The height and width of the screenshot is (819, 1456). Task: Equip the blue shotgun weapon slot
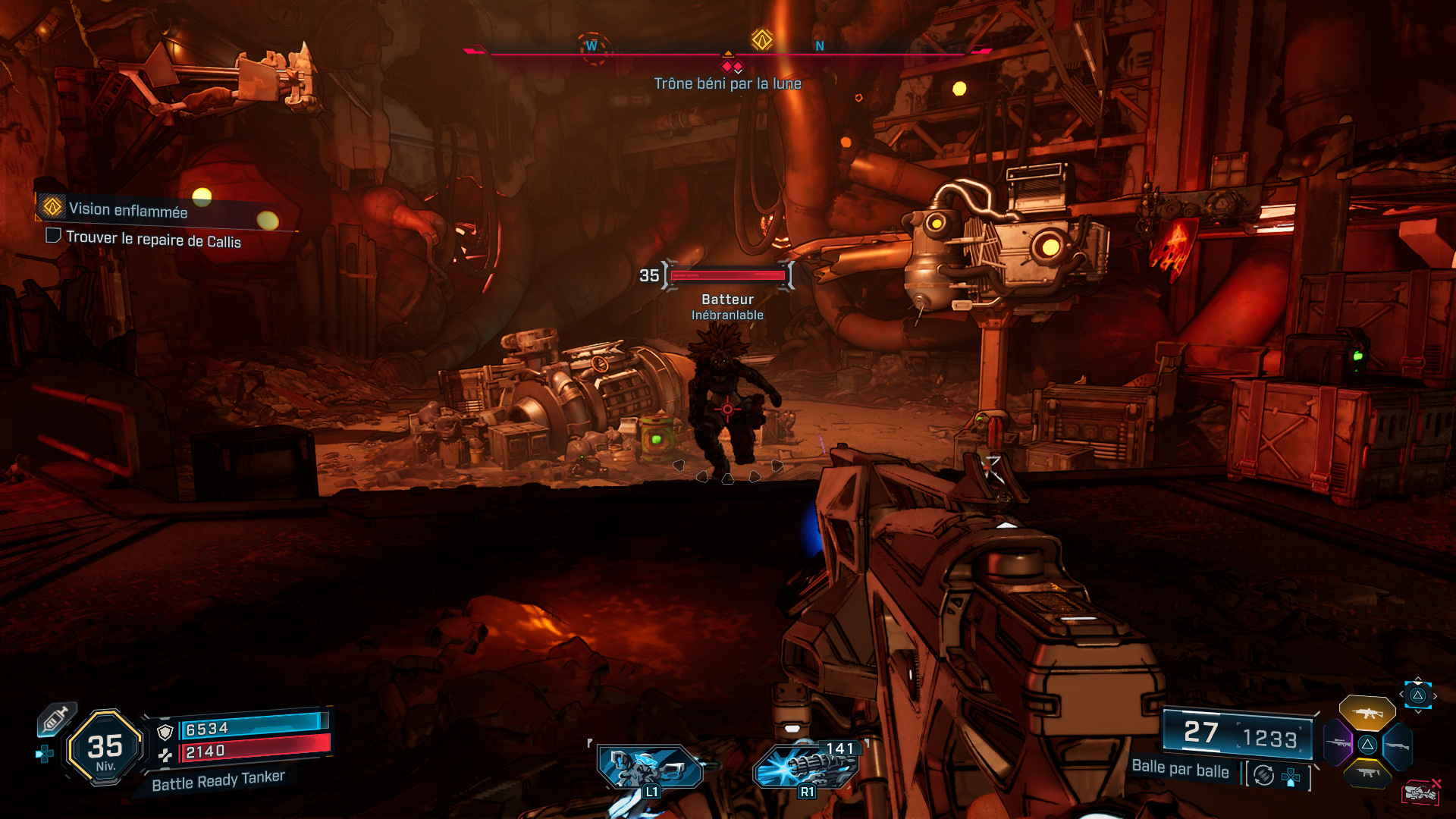pyautogui.click(x=1397, y=745)
